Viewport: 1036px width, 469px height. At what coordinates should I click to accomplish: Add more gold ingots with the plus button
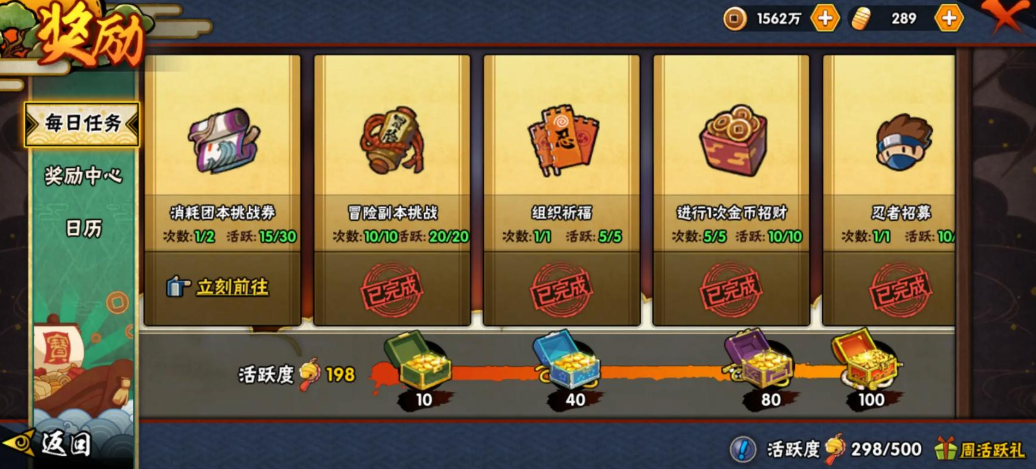coord(948,18)
